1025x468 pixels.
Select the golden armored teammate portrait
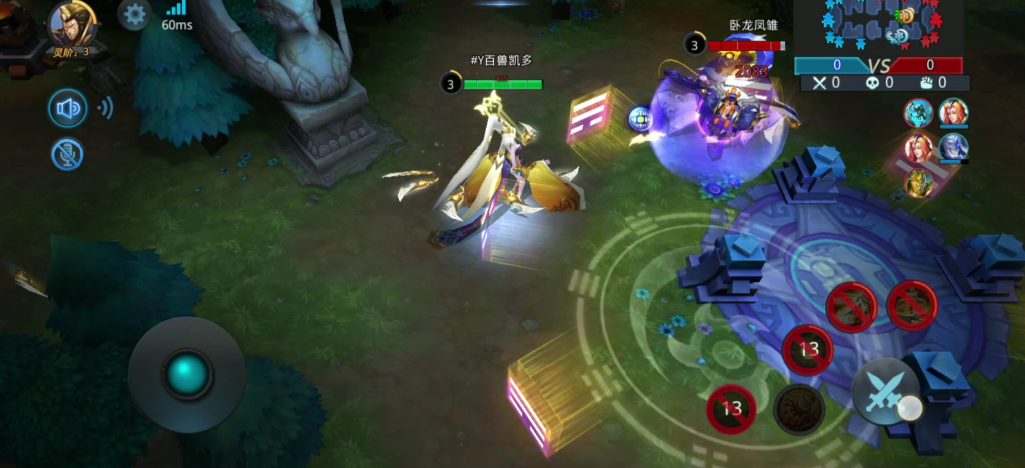tap(920, 184)
